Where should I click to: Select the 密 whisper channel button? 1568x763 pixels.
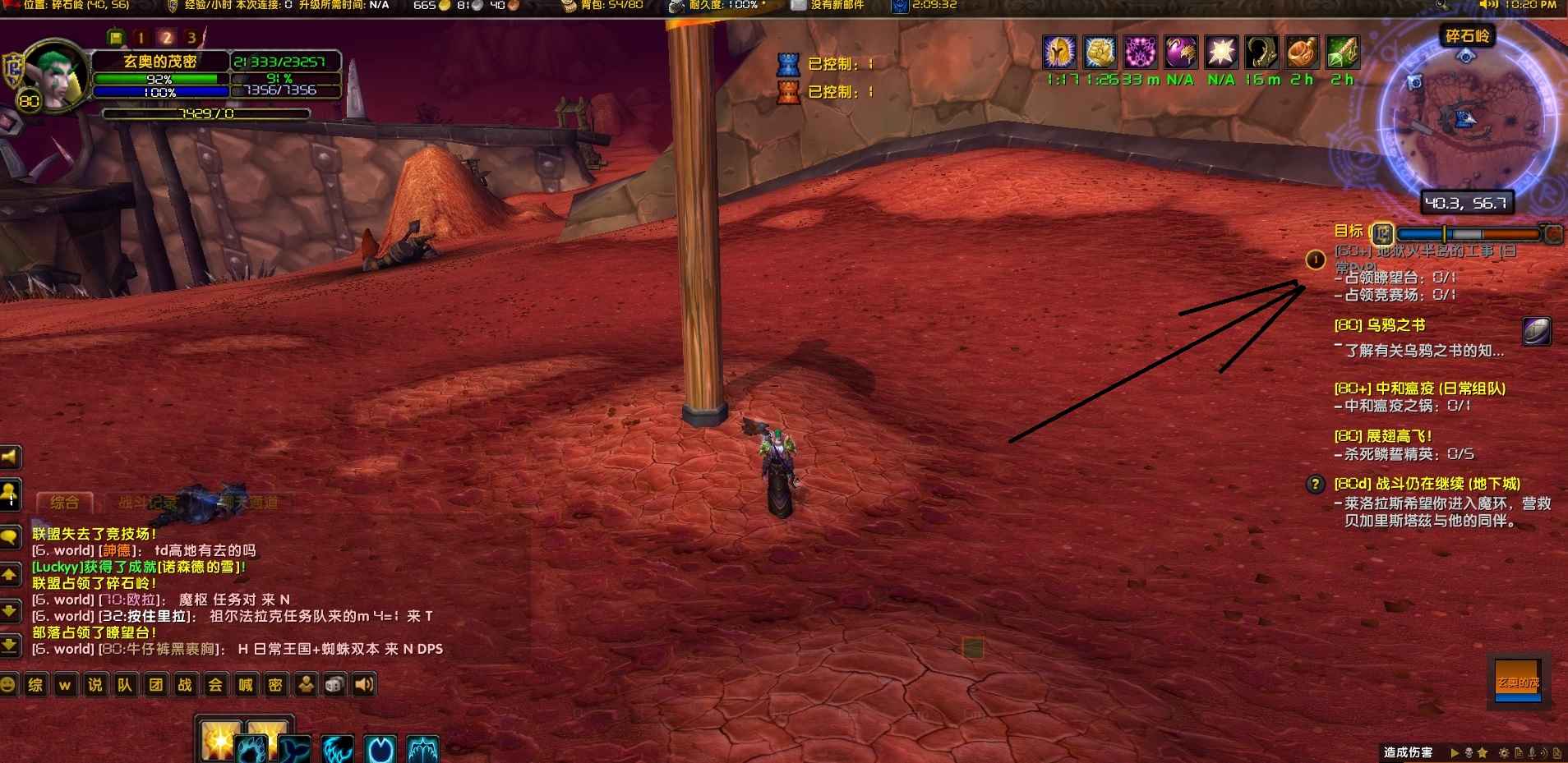click(275, 684)
